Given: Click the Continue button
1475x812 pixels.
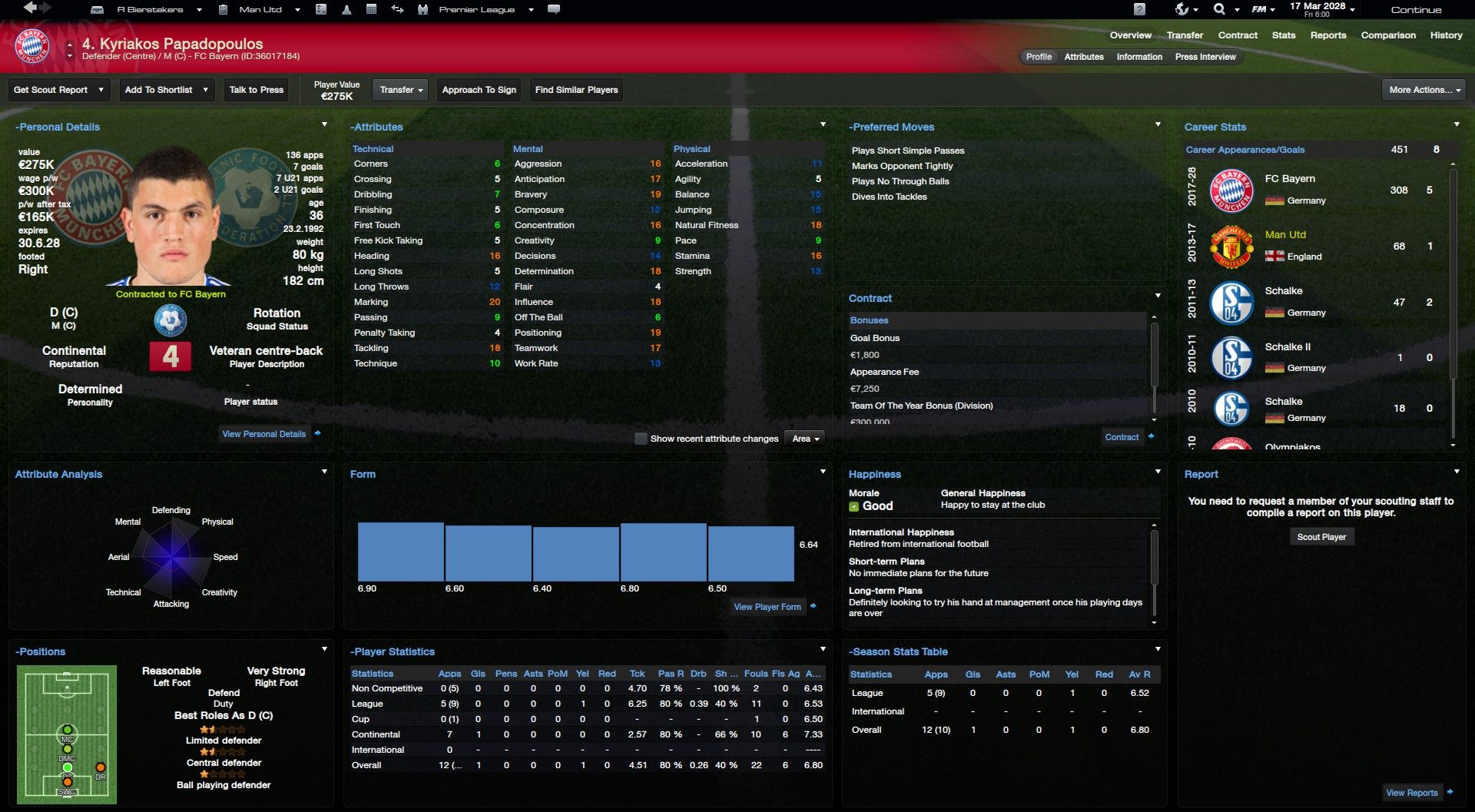Looking at the screenshot, I should click(x=1415, y=10).
